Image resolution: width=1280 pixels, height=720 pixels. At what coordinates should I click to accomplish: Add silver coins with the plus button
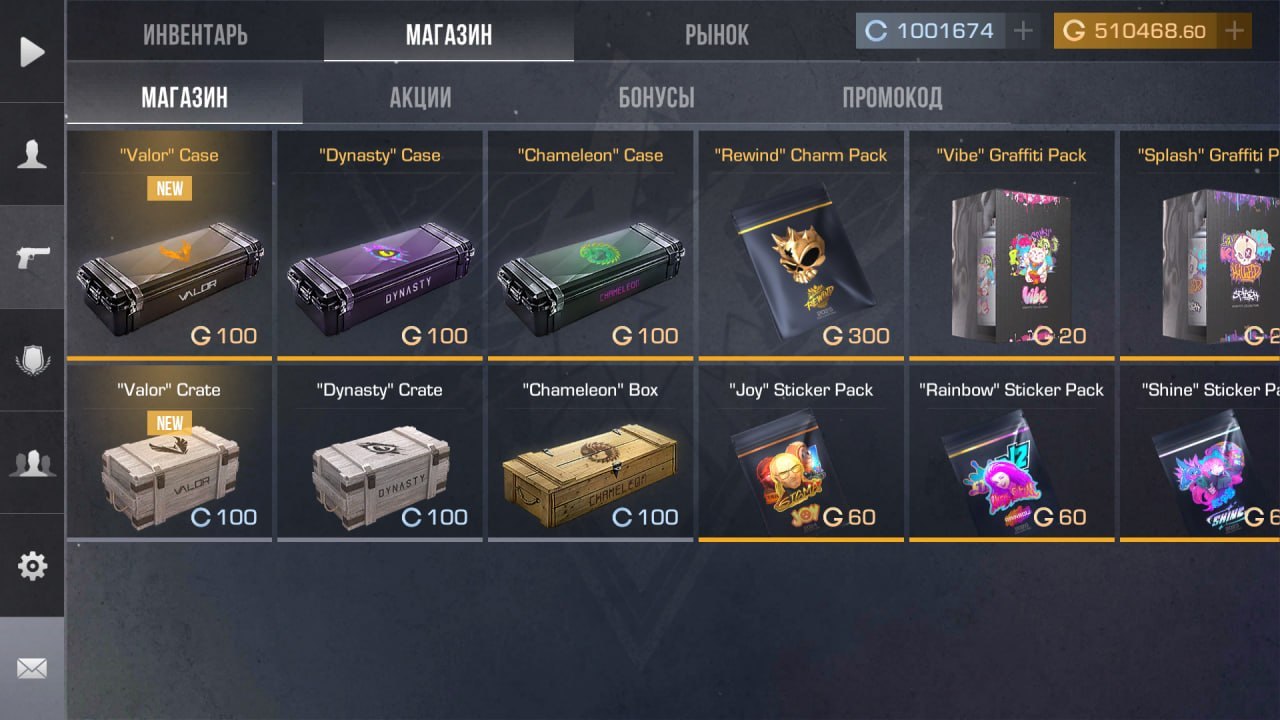coord(1023,31)
